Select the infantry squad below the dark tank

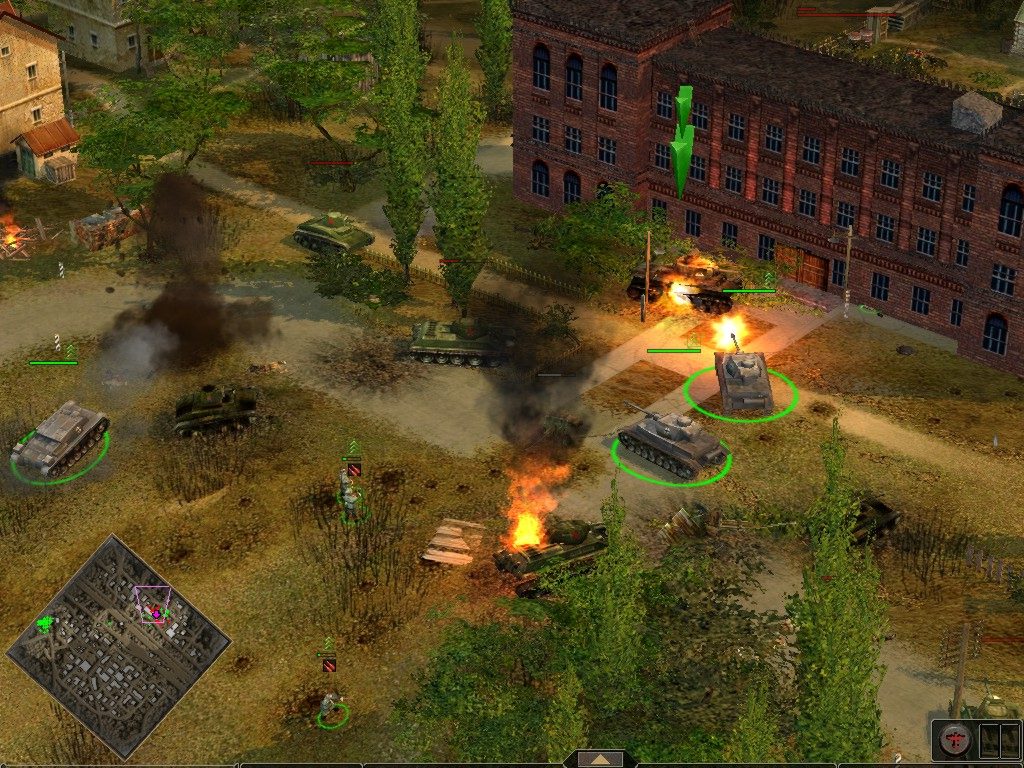(348, 495)
